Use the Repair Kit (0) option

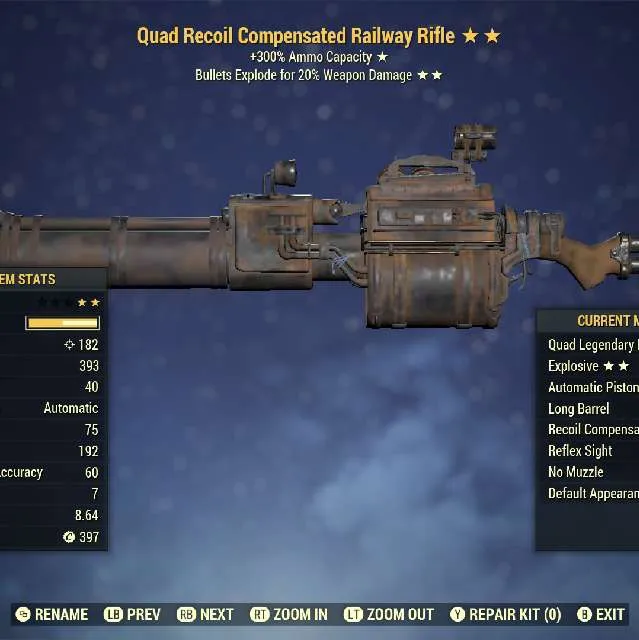tap(506, 614)
